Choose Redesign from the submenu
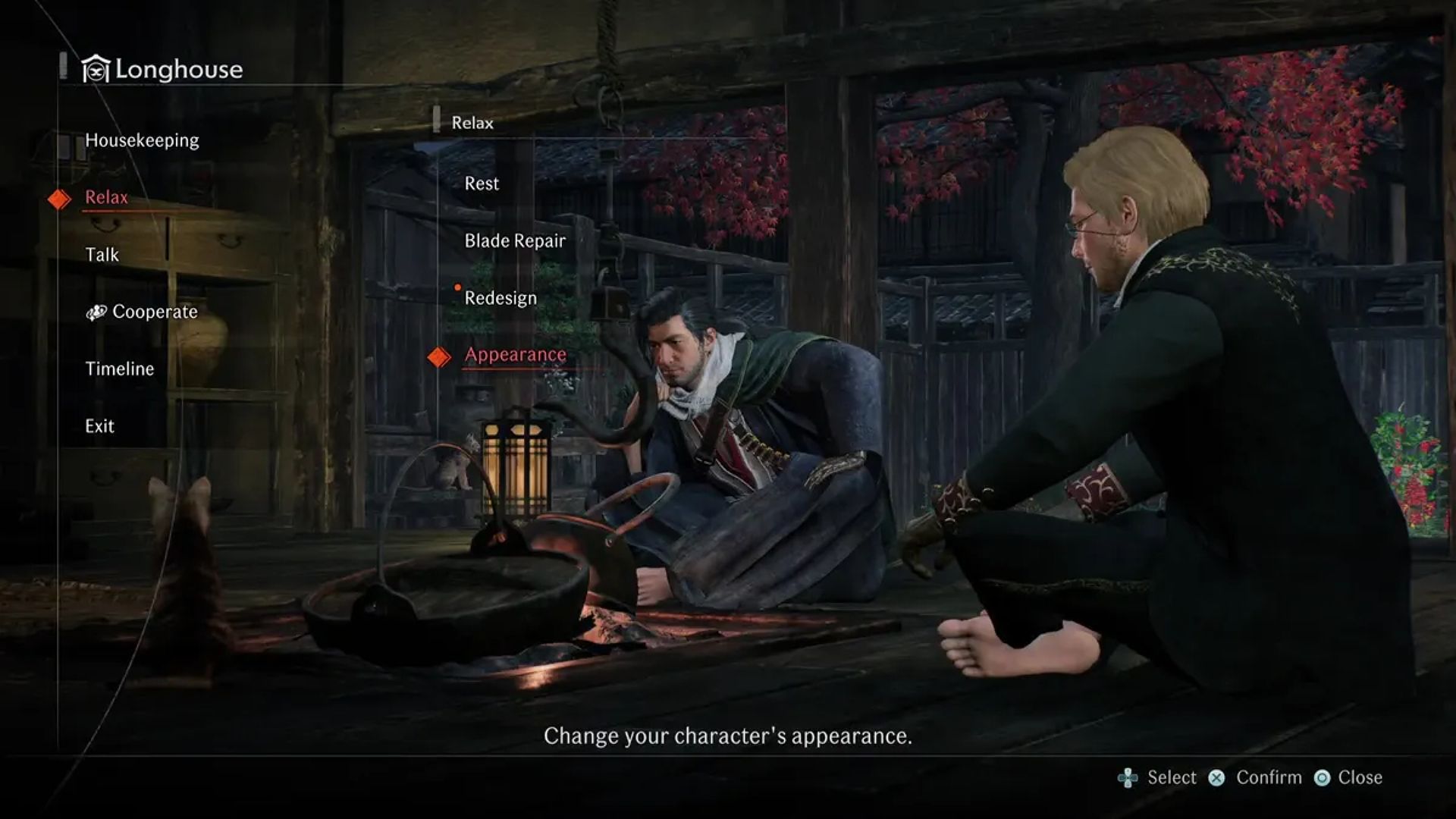 (x=502, y=297)
